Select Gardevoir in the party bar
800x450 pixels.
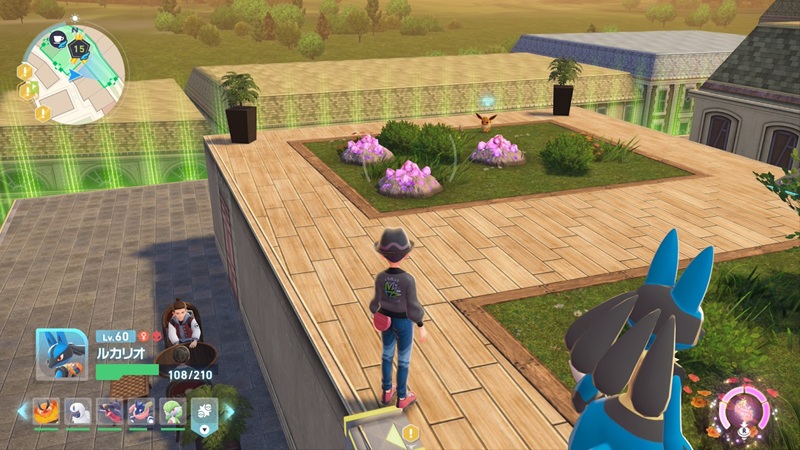171,411
